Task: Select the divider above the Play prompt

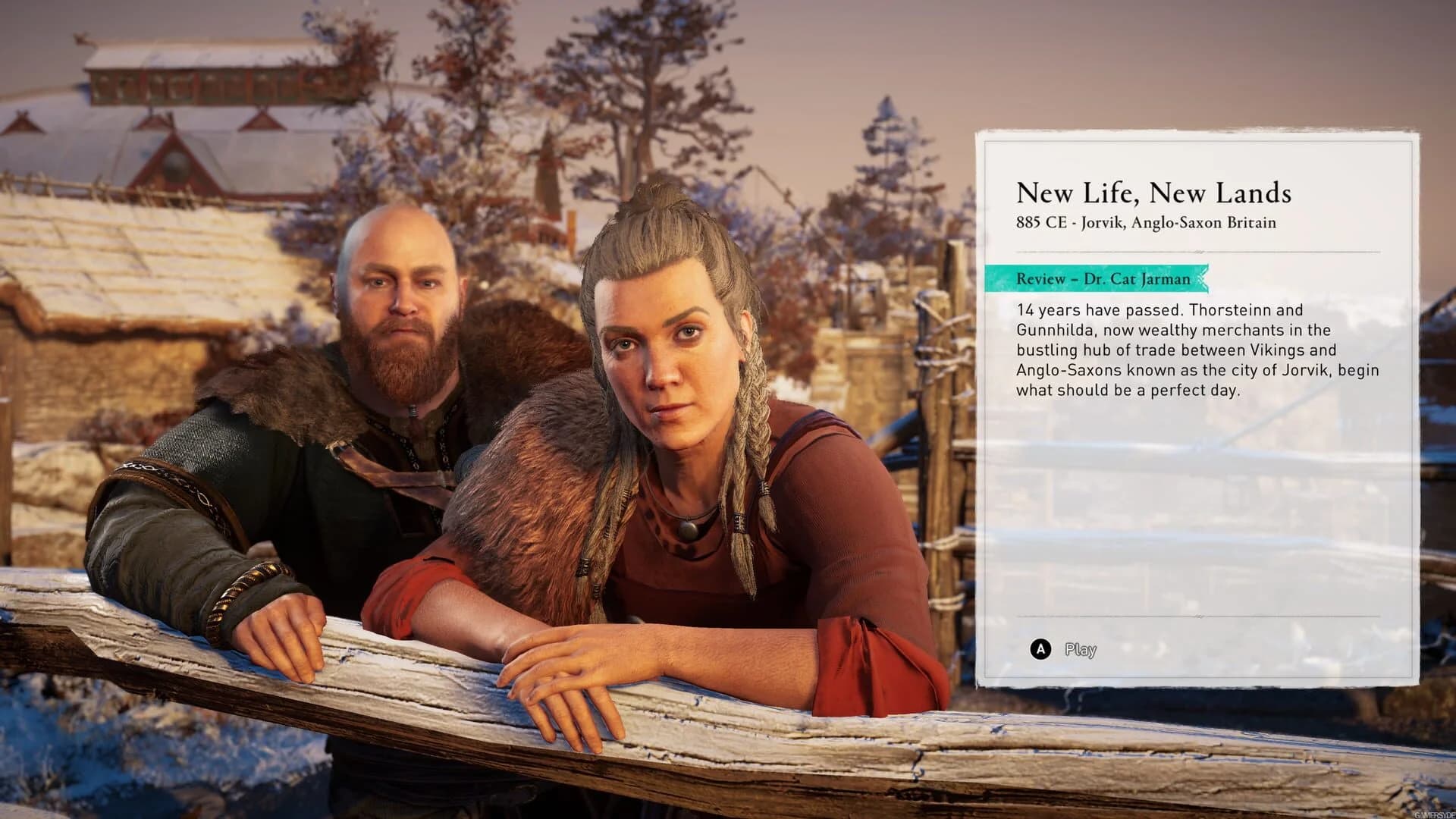Action: tap(1198, 616)
